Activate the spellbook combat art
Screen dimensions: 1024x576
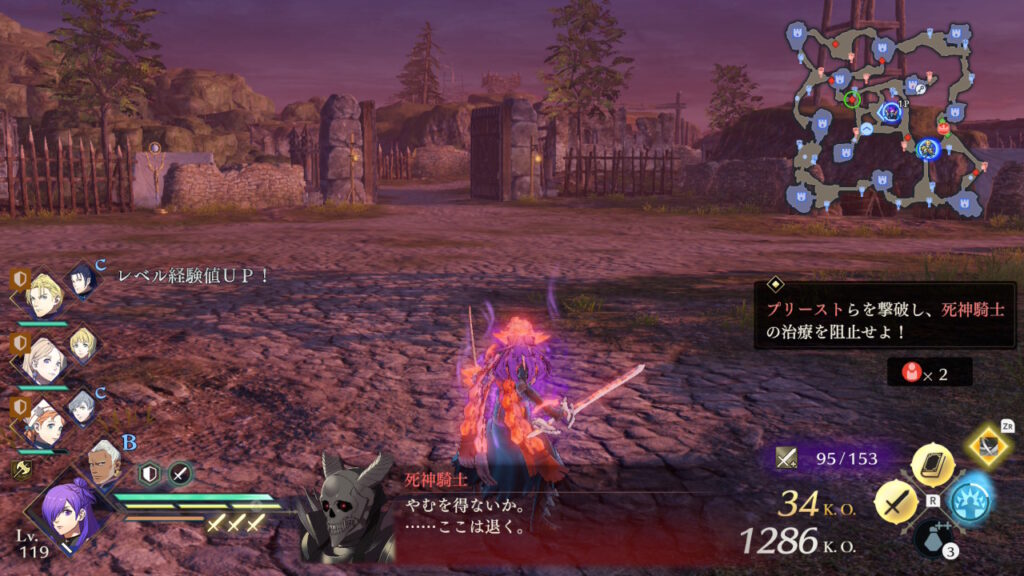(x=932, y=464)
